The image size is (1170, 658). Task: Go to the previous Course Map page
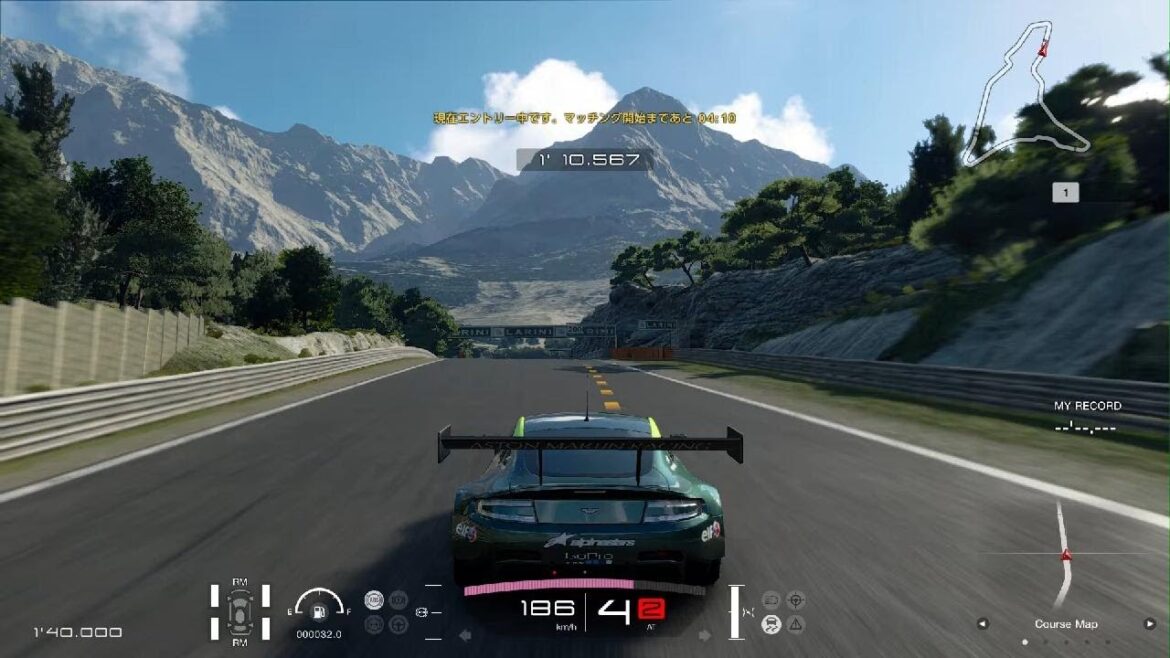click(982, 624)
